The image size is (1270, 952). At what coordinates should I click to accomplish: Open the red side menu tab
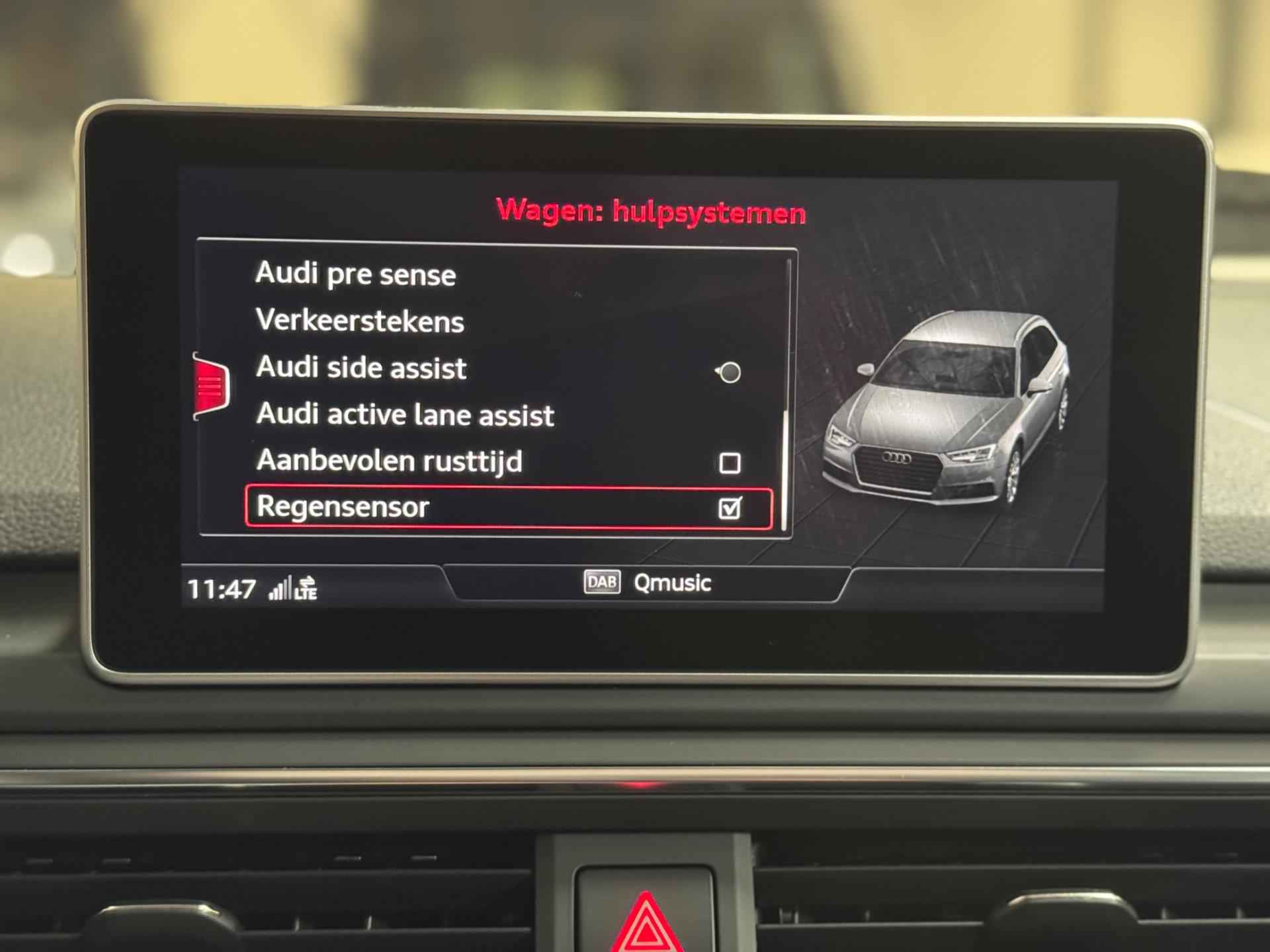[211, 385]
